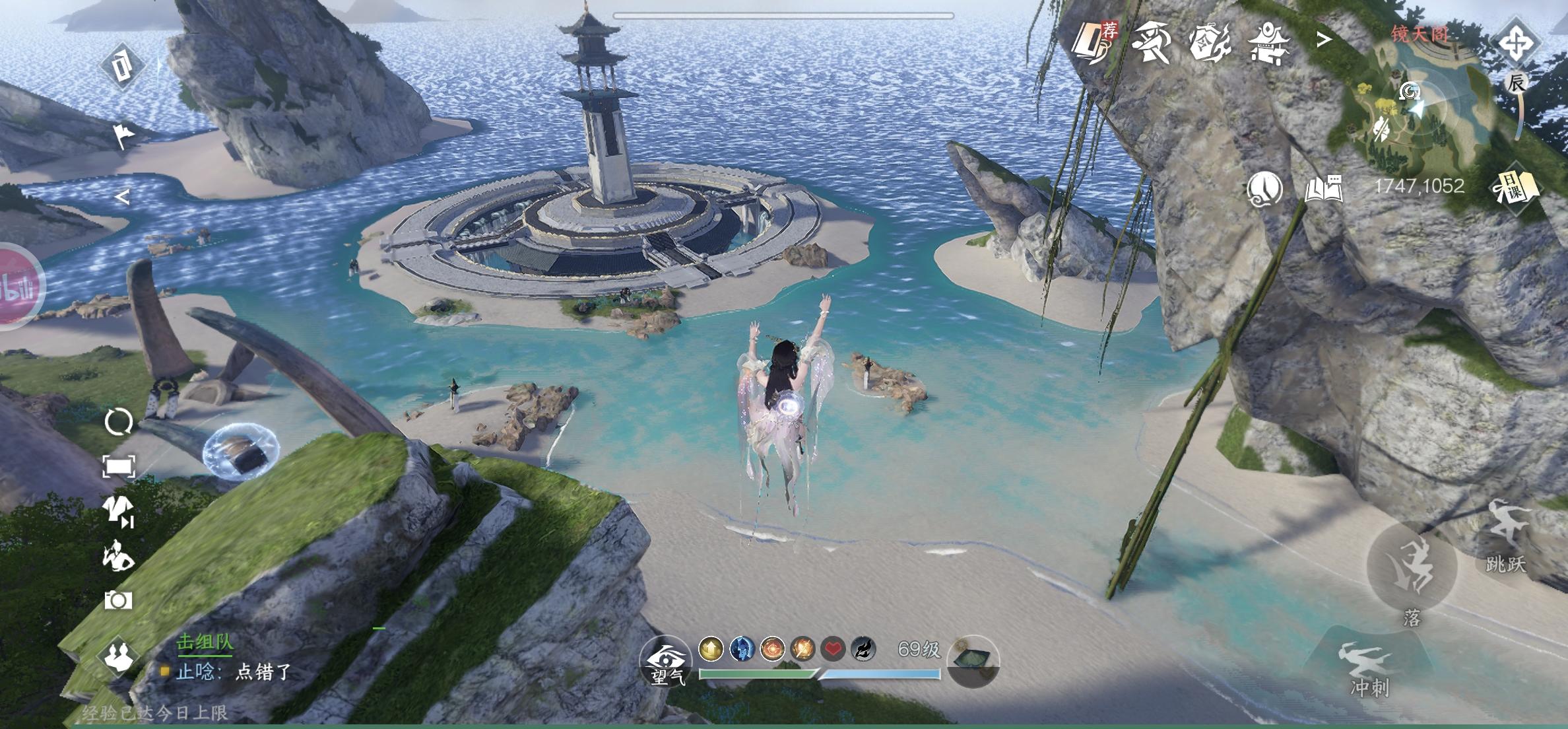Open the pagoda building menu icon

tap(1266, 41)
